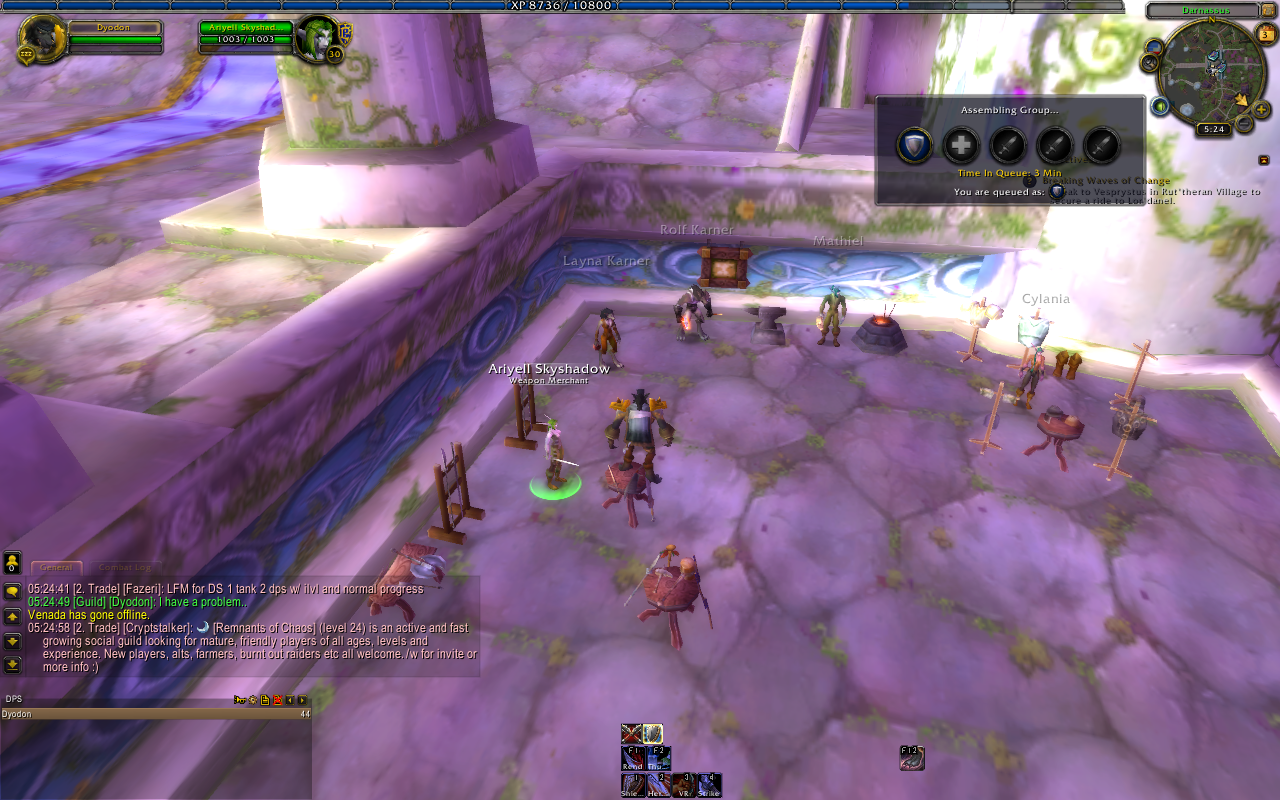
Task: Click the green dungeon finder eye
Action: click(1161, 106)
